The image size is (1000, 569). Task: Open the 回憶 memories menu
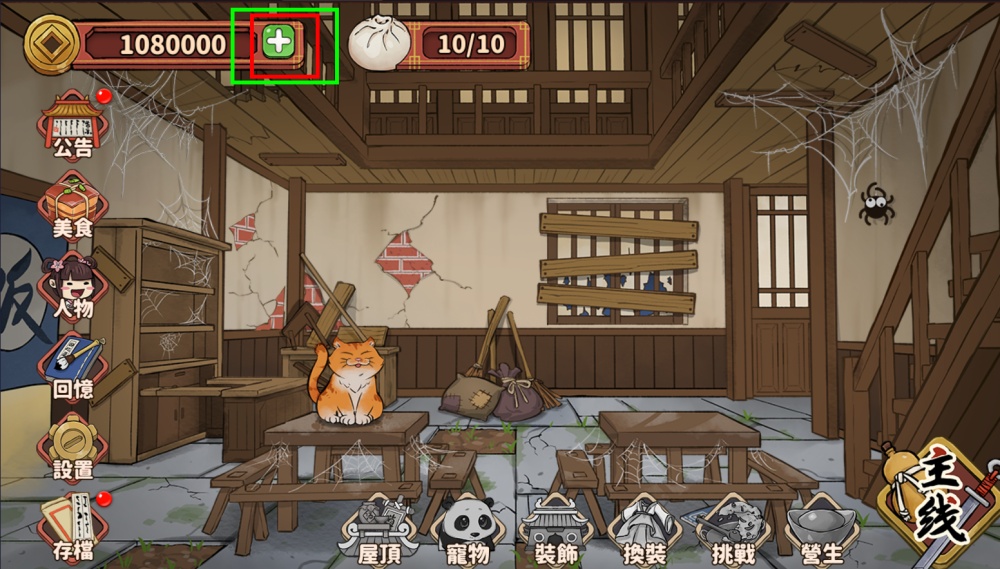pos(73,366)
